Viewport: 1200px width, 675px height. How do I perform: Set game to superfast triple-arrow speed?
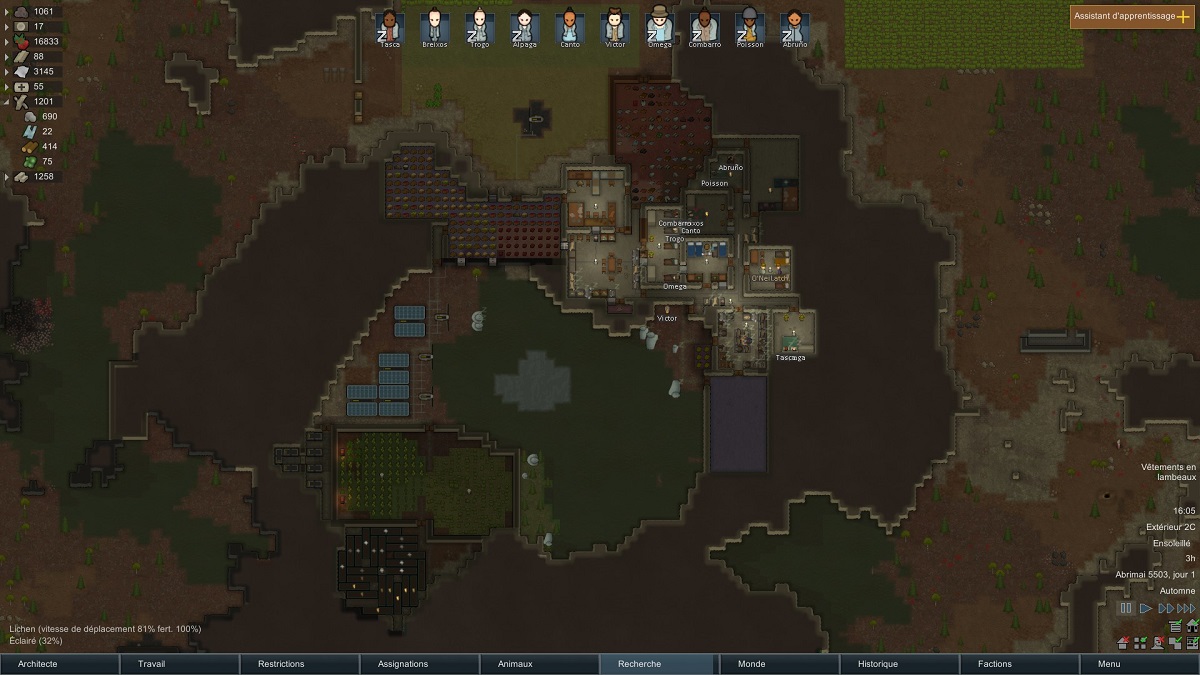pos(1186,608)
